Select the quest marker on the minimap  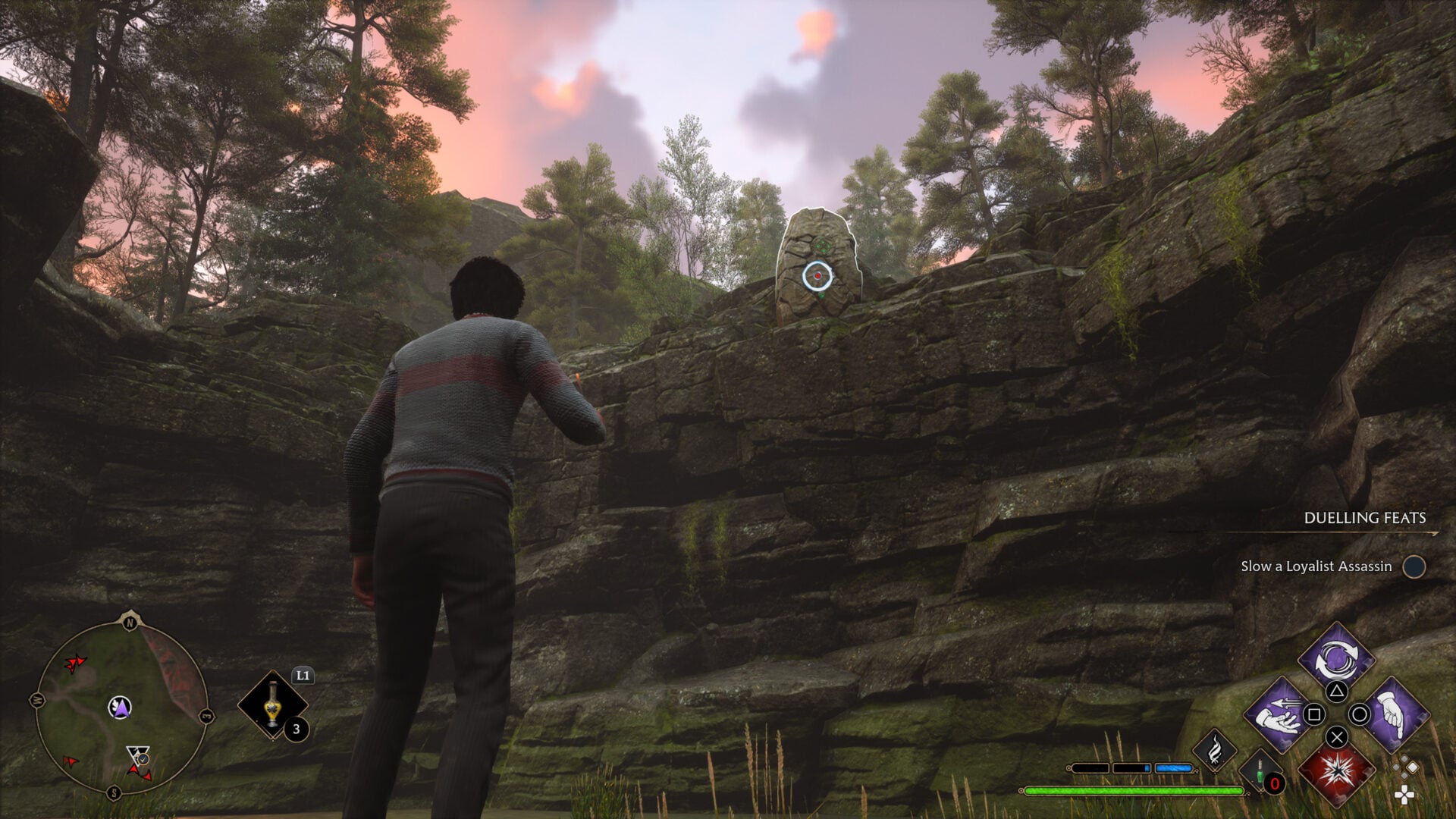(x=138, y=755)
